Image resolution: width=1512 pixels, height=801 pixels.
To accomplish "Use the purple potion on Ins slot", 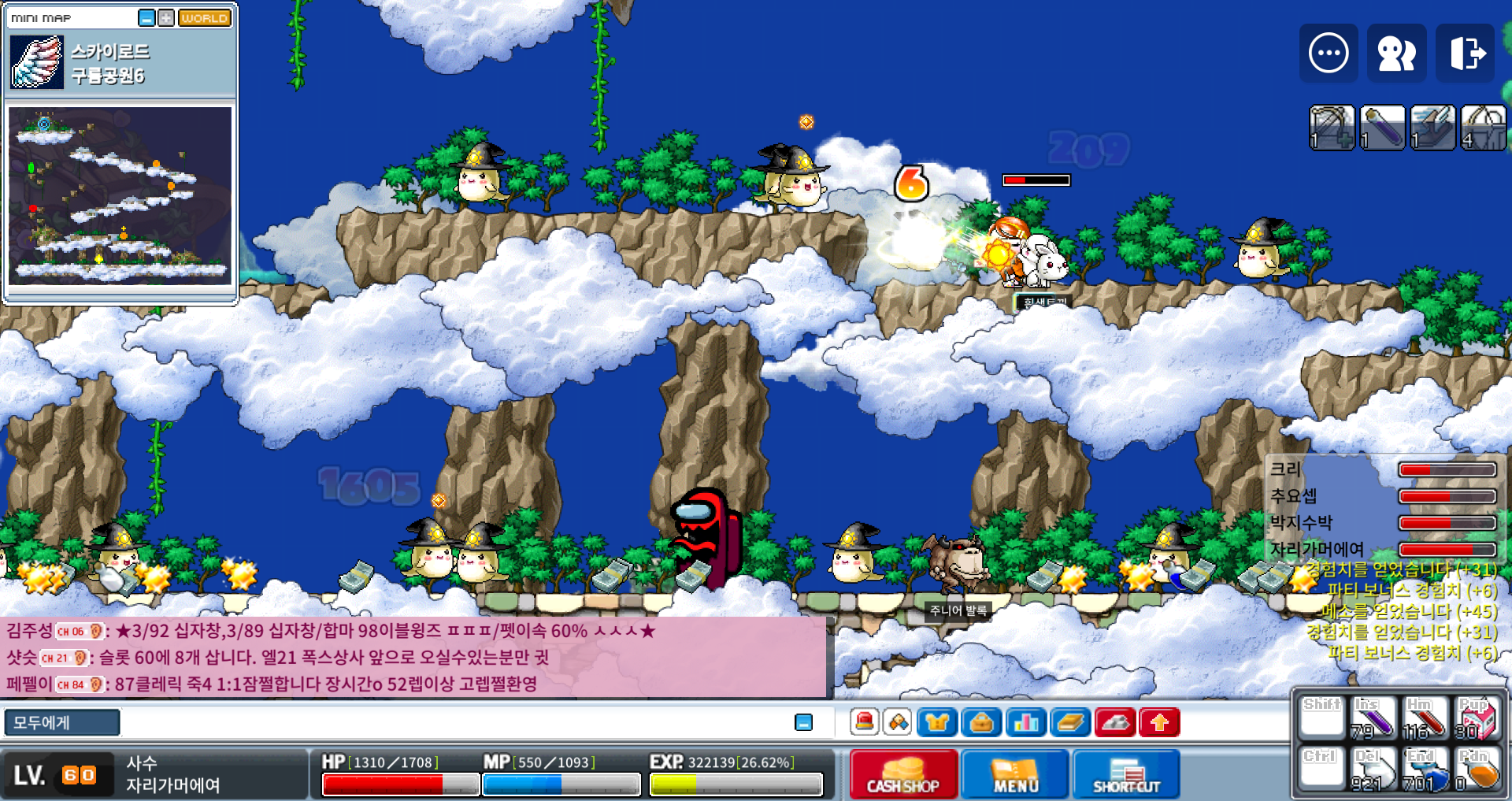I will click(x=1373, y=718).
